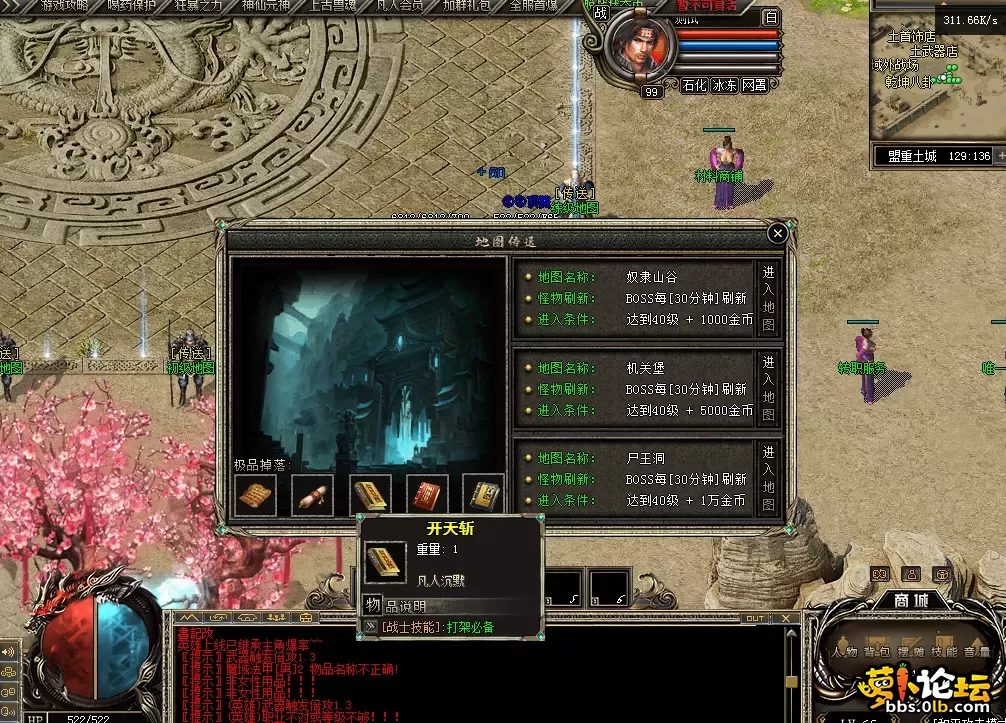The width and height of the screenshot is (1006, 723).
Task: Open the 摆摊 stall panel
Action: point(908,652)
